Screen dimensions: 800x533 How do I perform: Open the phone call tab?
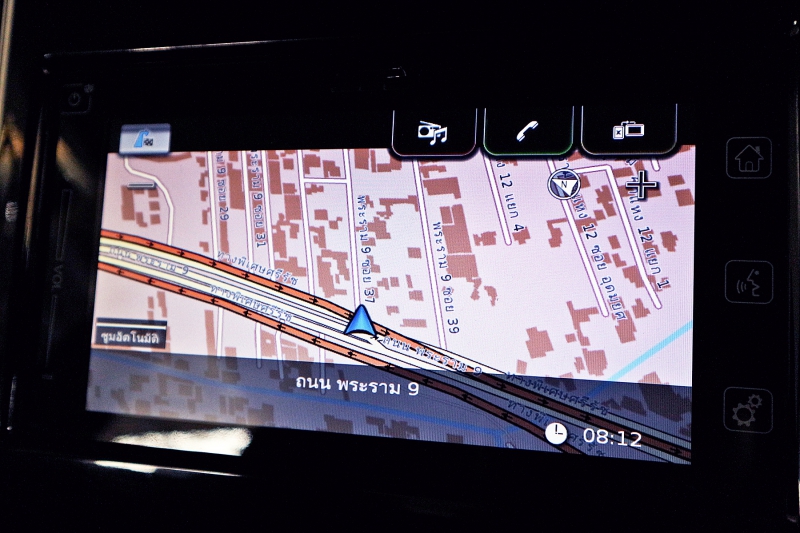pos(527,131)
